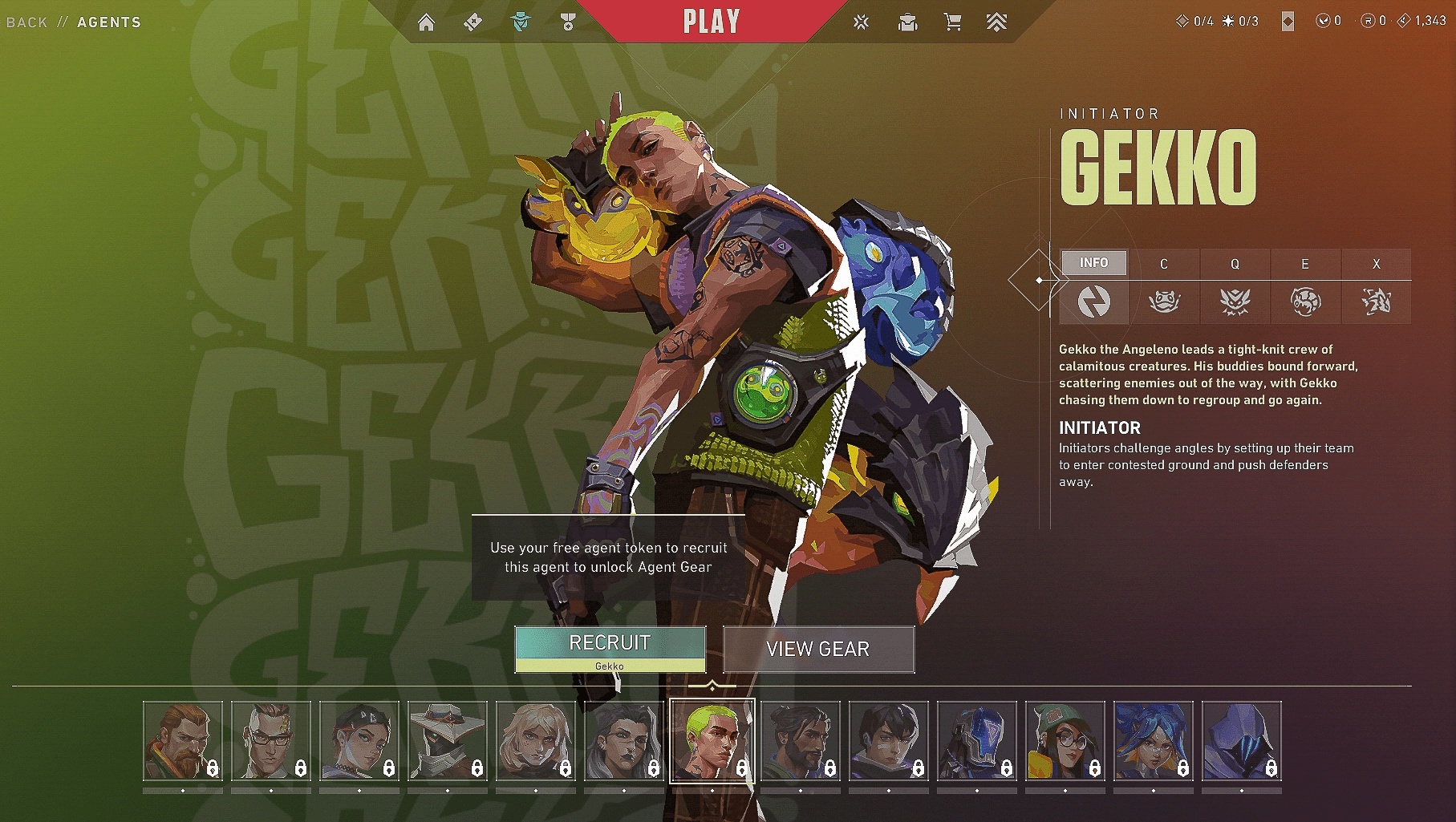This screenshot has width=1456, height=822.
Task: Open the home screen icon
Action: (427, 22)
